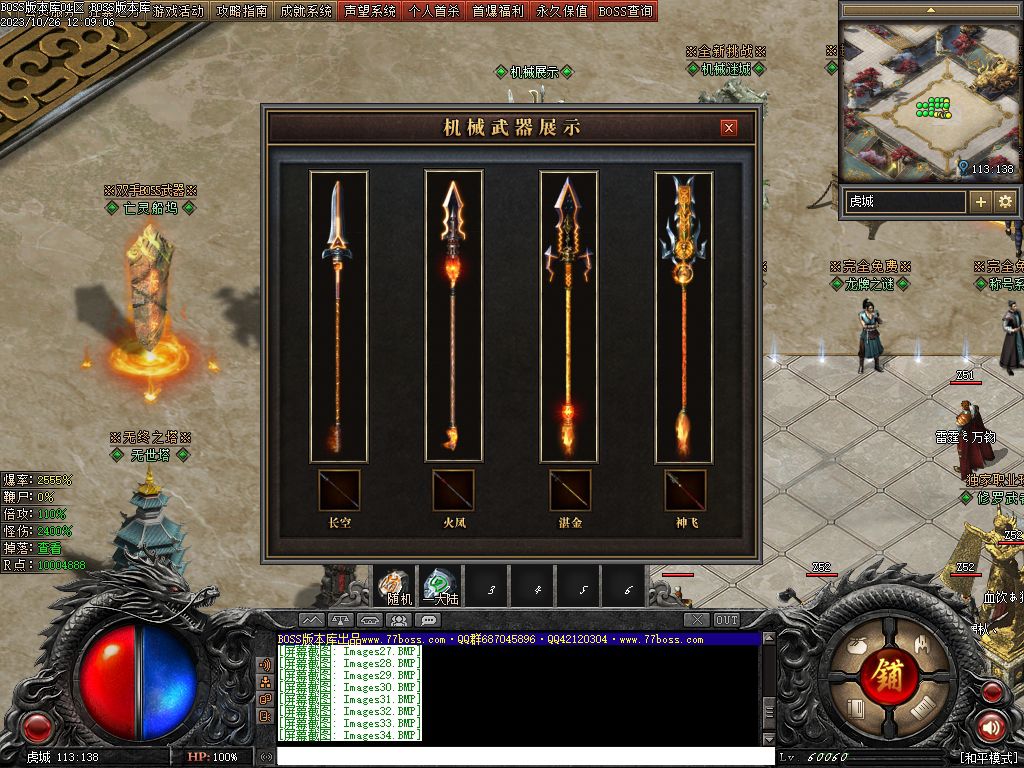Image resolution: width=1024 pixels, height=768 pixels.
Task: Click the OUT button above chat
Action: pyautogui.click(x=727, y=620)
